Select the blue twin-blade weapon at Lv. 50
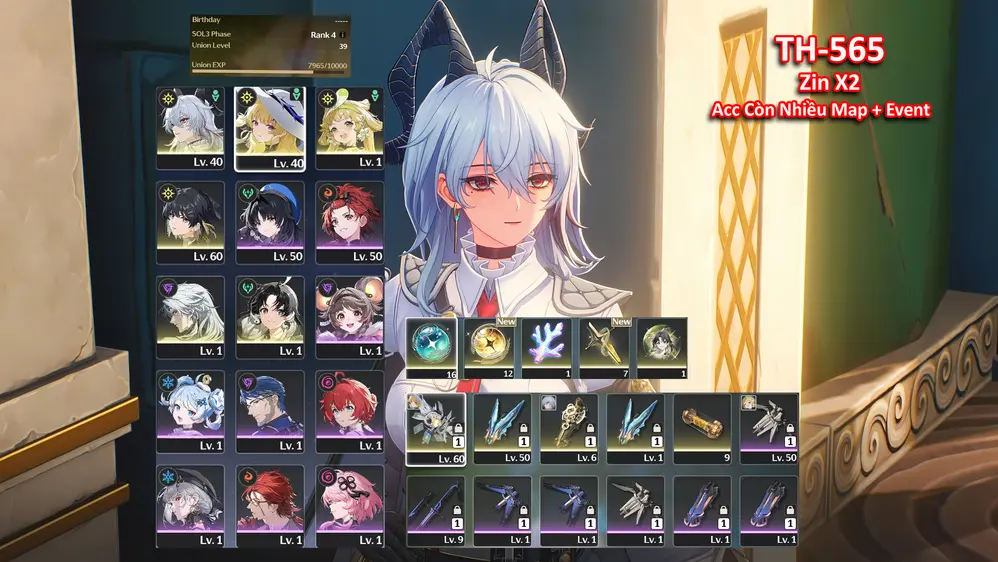This screenshot has height=562, width=998. pyautogui.click(x=502, y=429)
